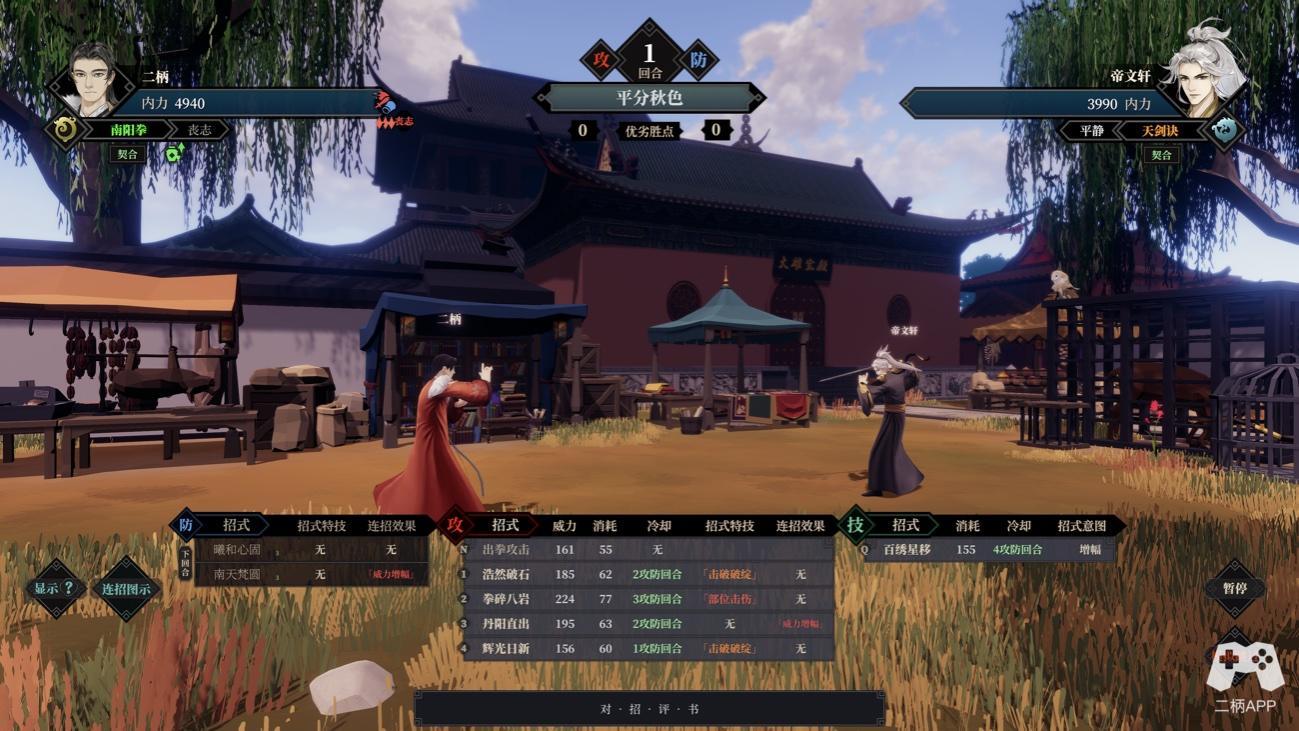Click the opponent's 天剑诀 style label
The width and height of the screenshot is (1299, 731).
1161,130
